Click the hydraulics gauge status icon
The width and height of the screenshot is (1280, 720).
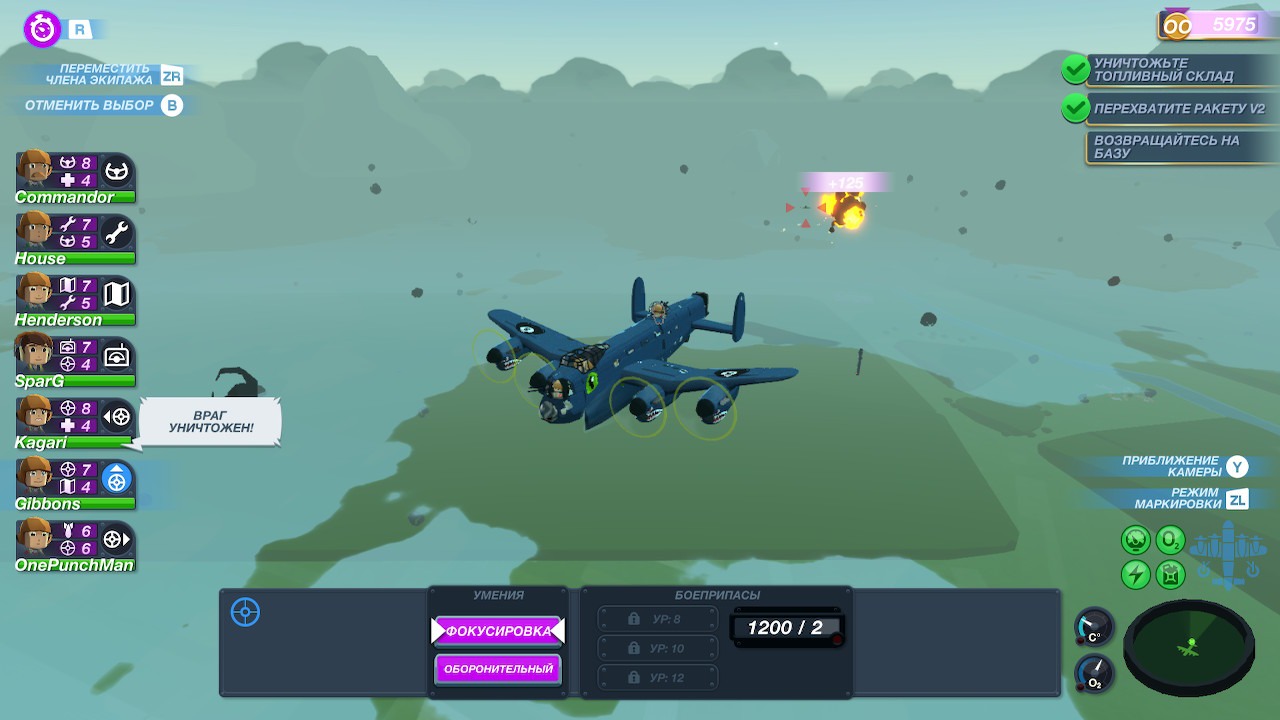(1135, 541)
